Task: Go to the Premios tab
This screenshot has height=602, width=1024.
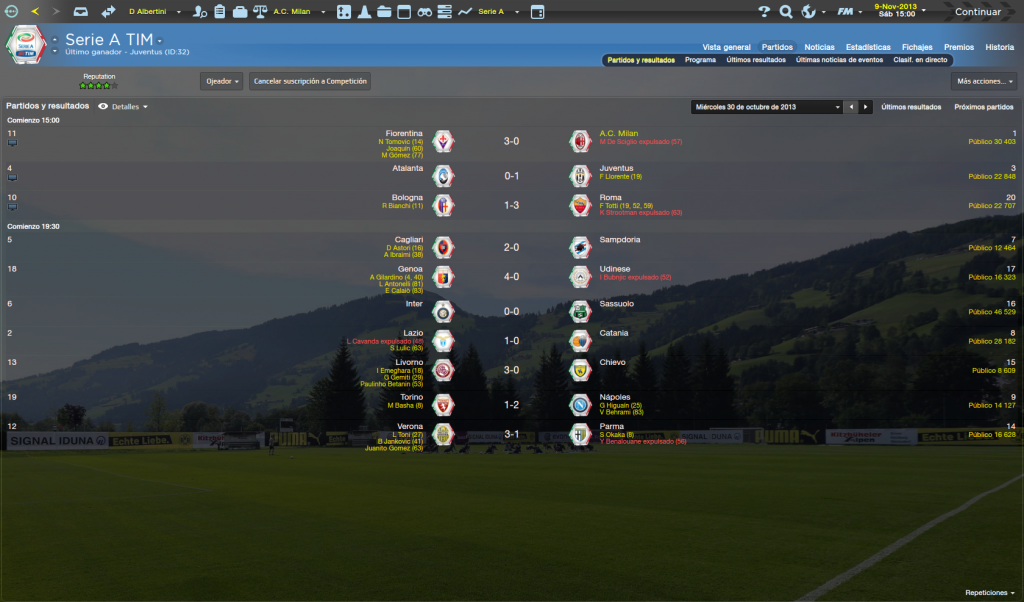Action: (x=958, y=47)
